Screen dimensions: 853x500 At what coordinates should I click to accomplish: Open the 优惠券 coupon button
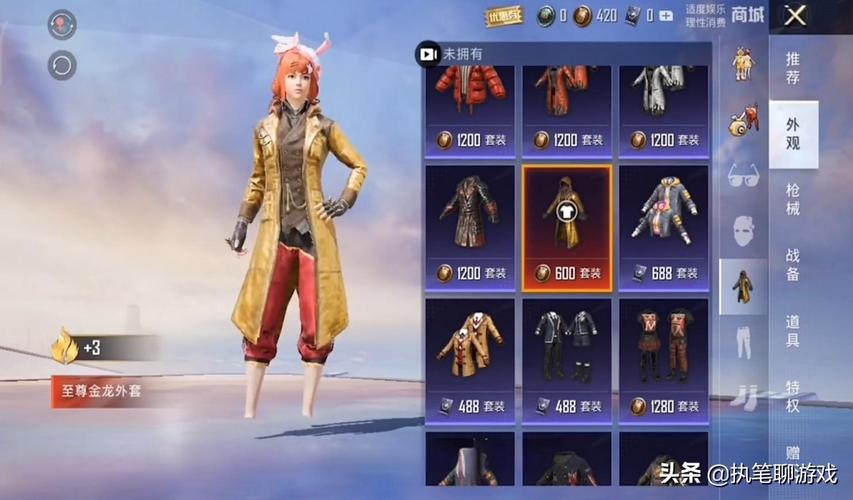(x=503, y=15)
